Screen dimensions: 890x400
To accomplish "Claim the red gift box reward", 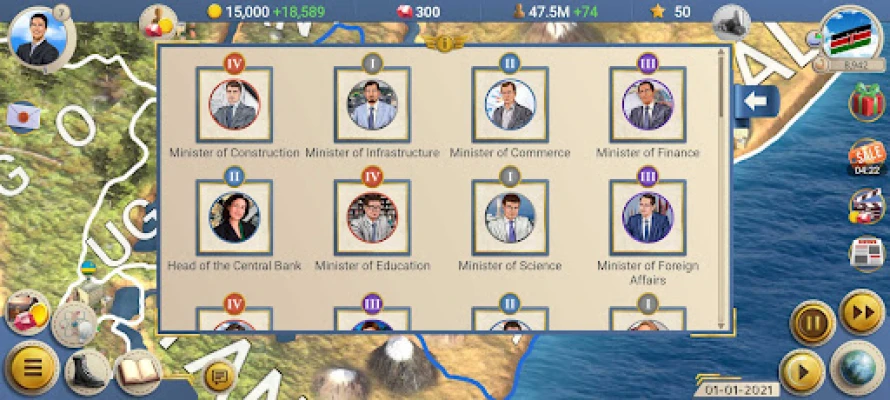I will 866,102.
